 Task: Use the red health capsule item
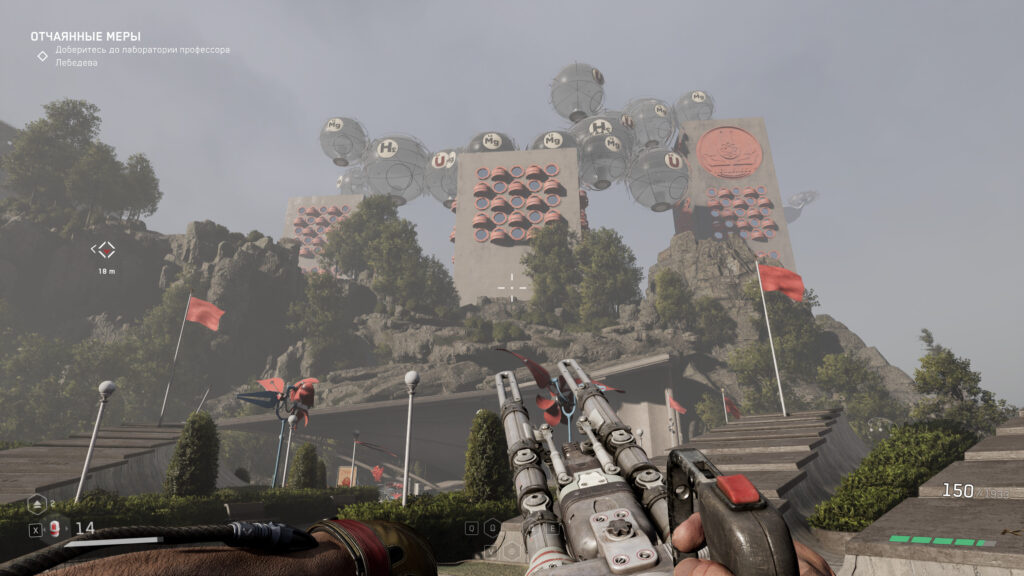(55, 529)
